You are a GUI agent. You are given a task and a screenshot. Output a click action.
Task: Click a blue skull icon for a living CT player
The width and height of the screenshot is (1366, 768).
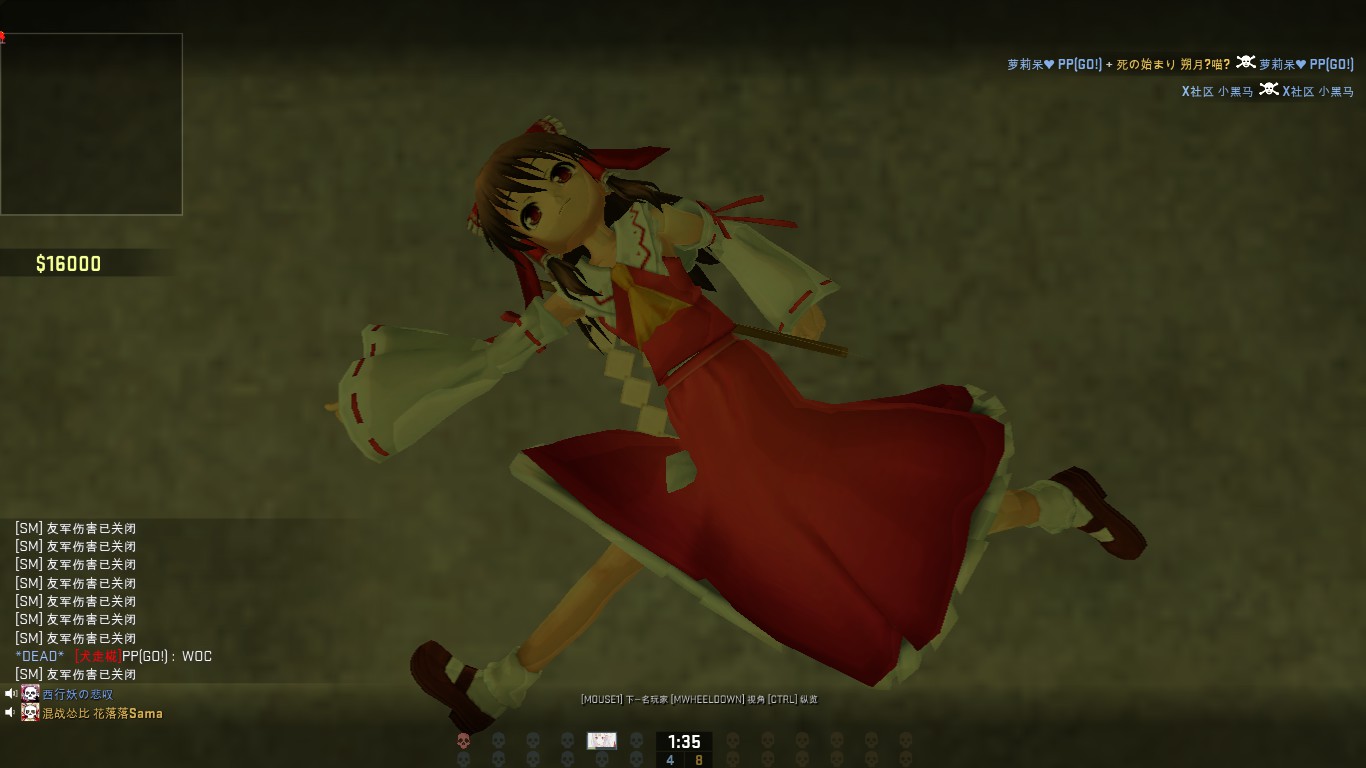[x=499, y=740]
